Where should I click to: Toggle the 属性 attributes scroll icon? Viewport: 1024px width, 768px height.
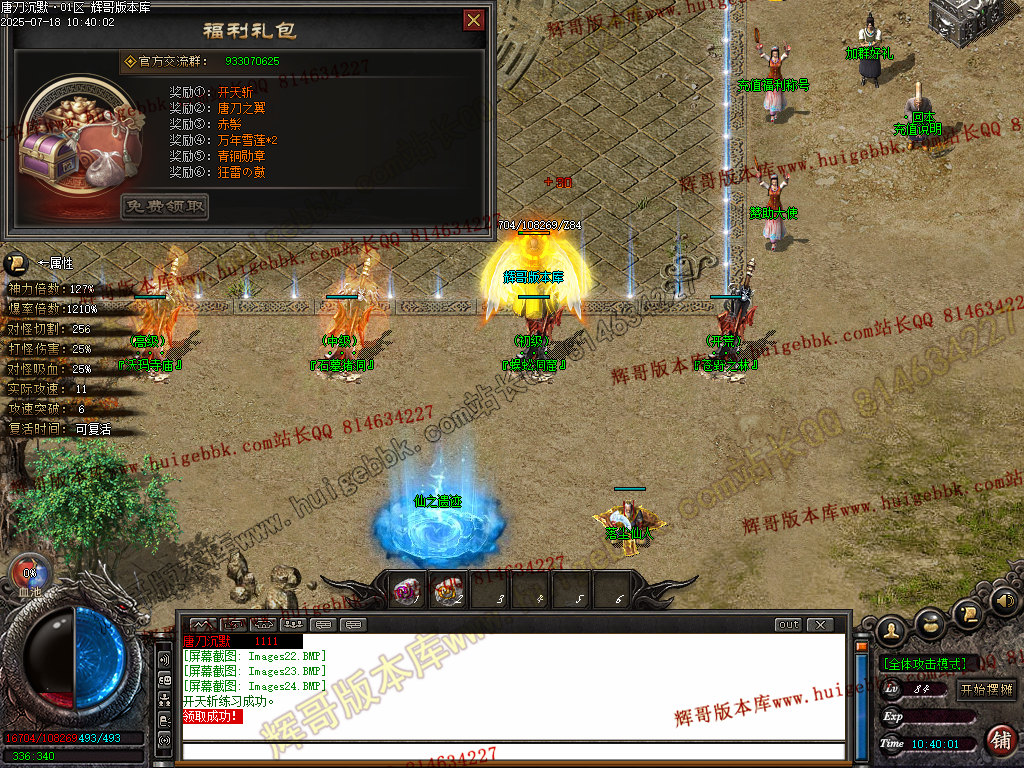pos(16,264)
